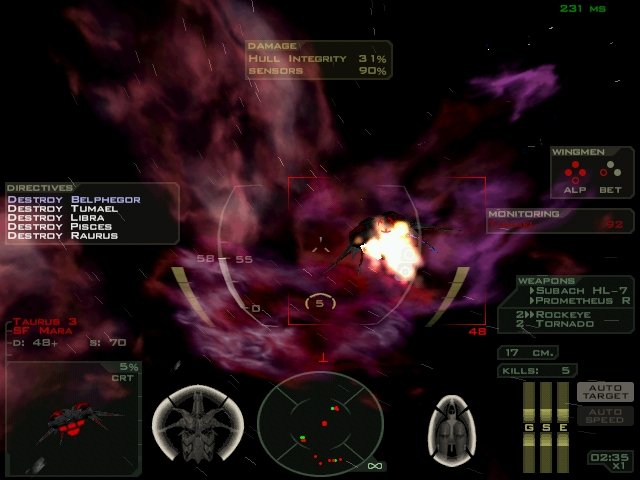Choose the Rockeye secondary missile
This screenshot has width=640, height=480.
[571, 314]
